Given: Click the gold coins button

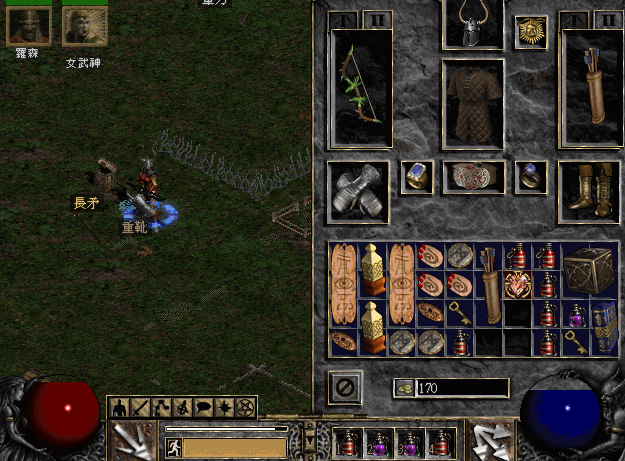Looking at the screenshot, I should tap(403, 388).
